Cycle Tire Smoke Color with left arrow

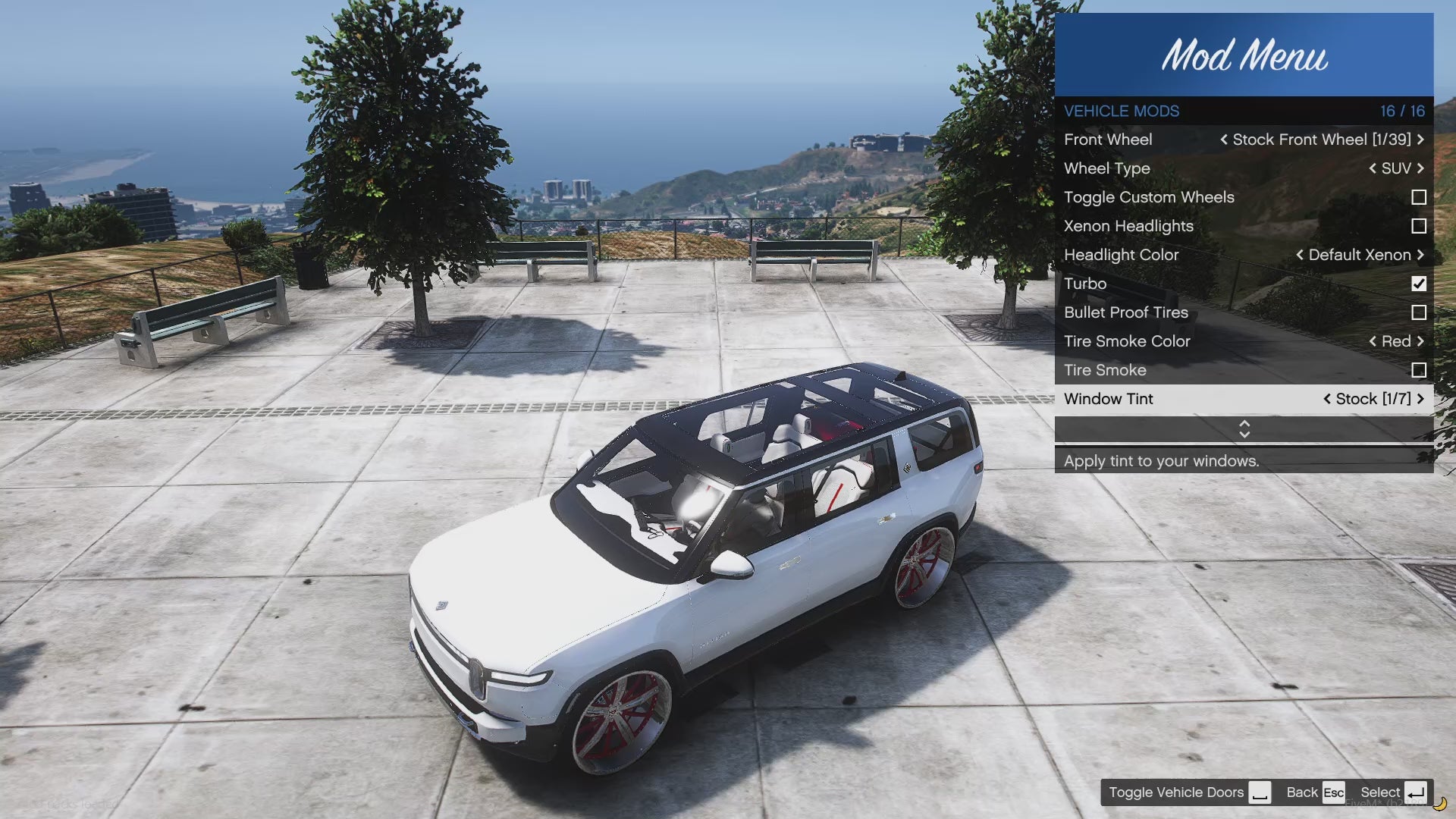point(1373,341)
